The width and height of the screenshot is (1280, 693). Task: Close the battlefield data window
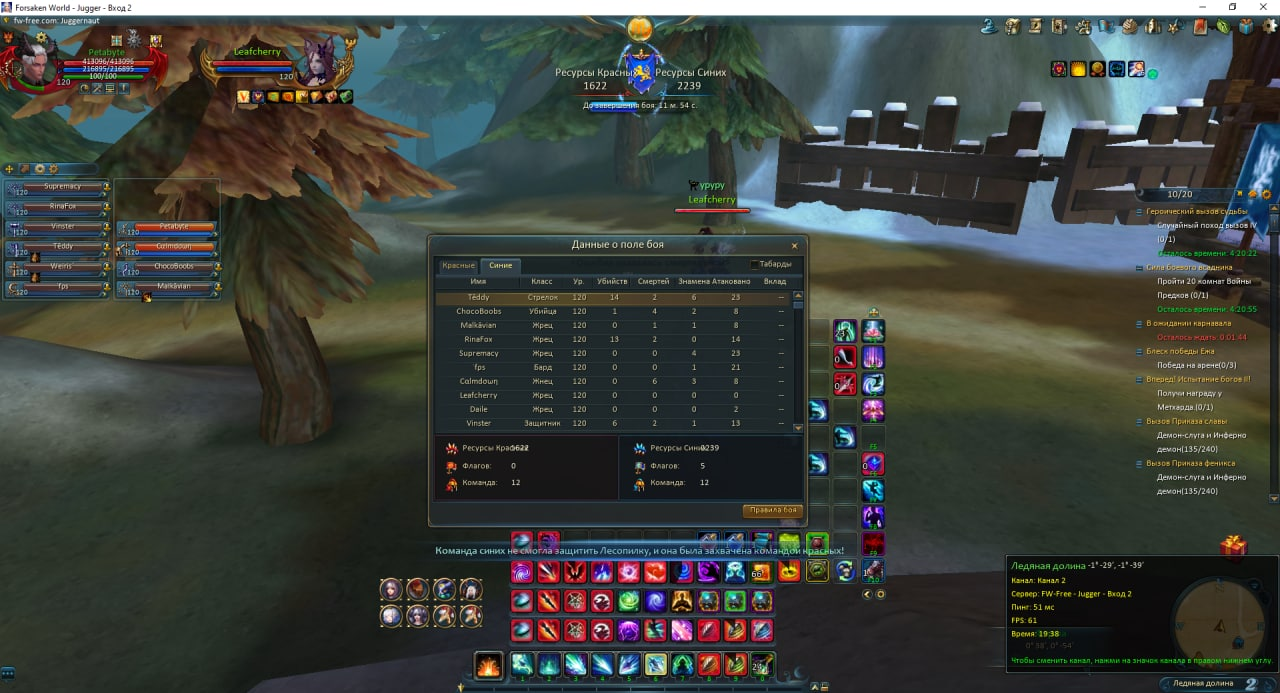point(795,245)
